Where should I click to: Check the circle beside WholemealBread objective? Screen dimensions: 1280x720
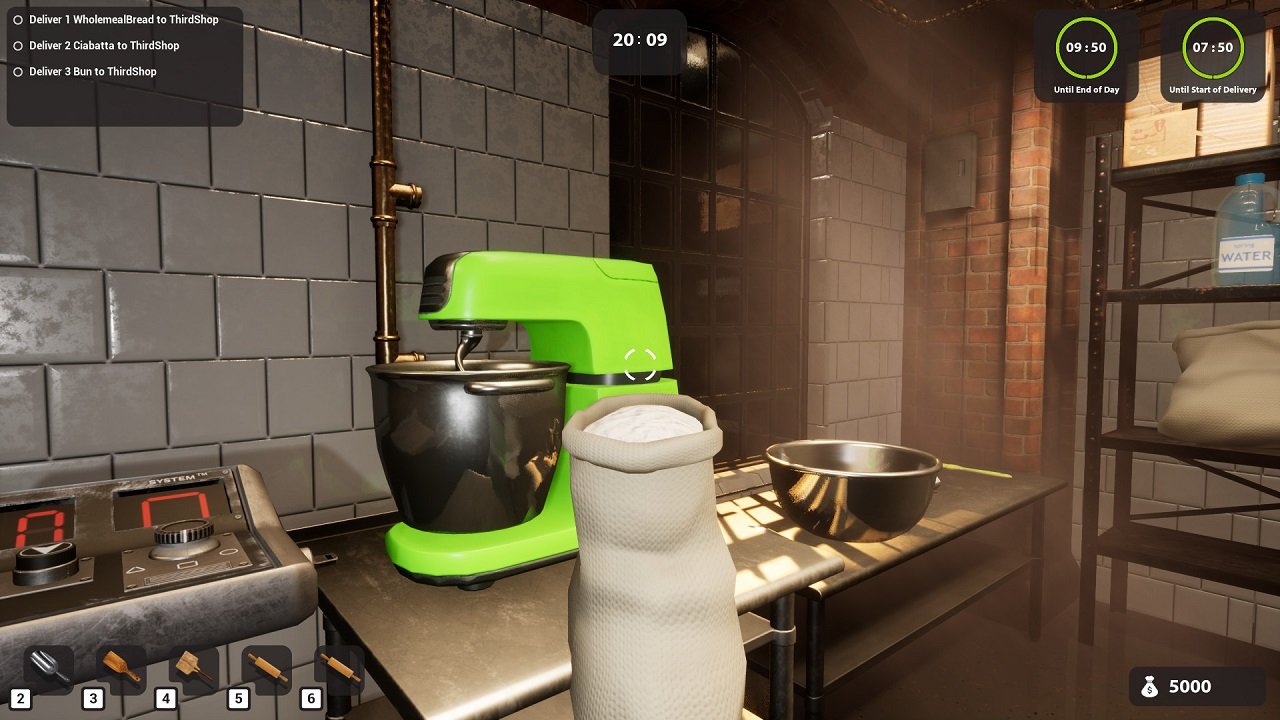(x=17, y=18)
